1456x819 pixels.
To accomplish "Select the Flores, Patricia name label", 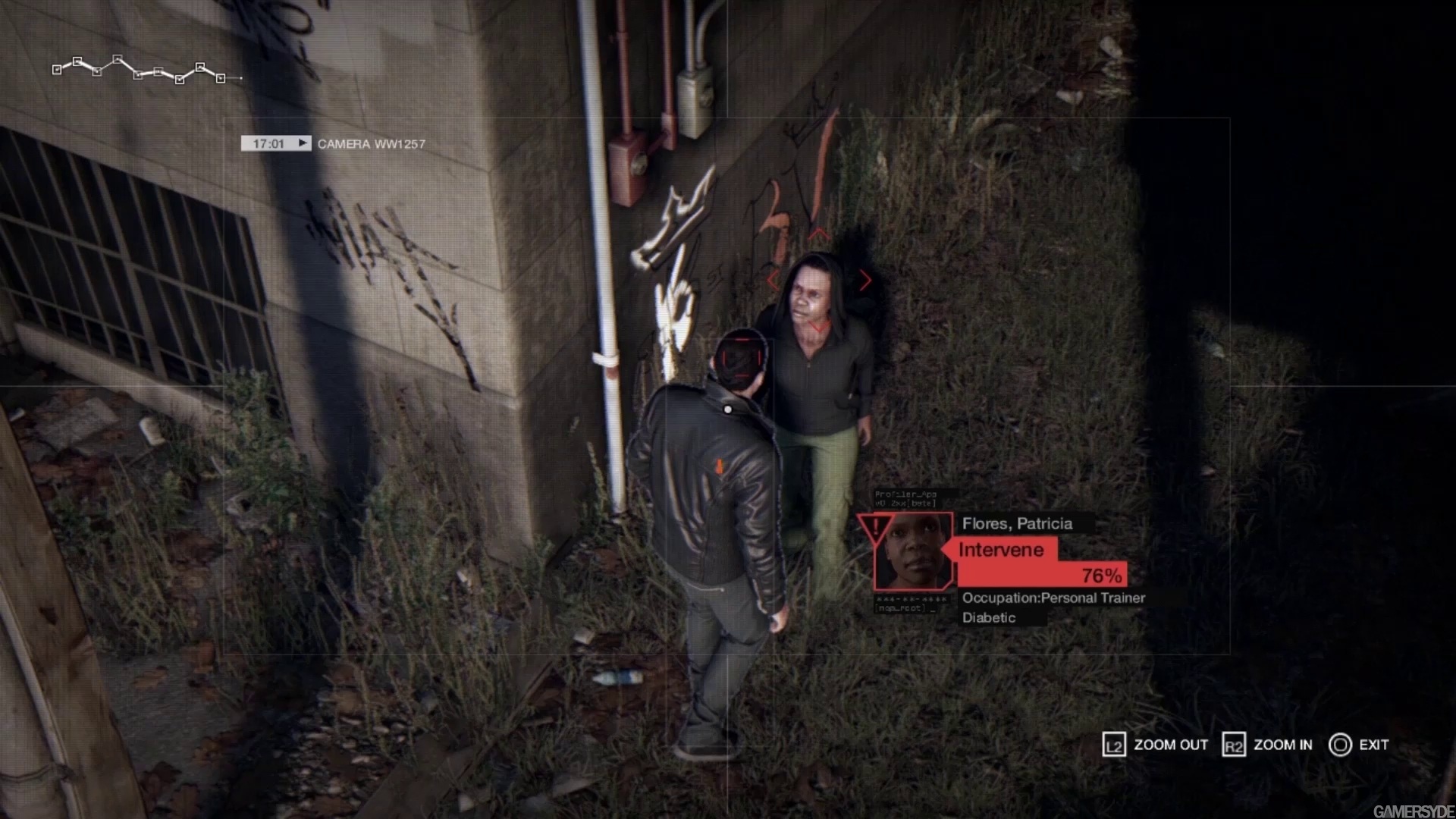I will pyautogui.click(x=1017, y=523).
